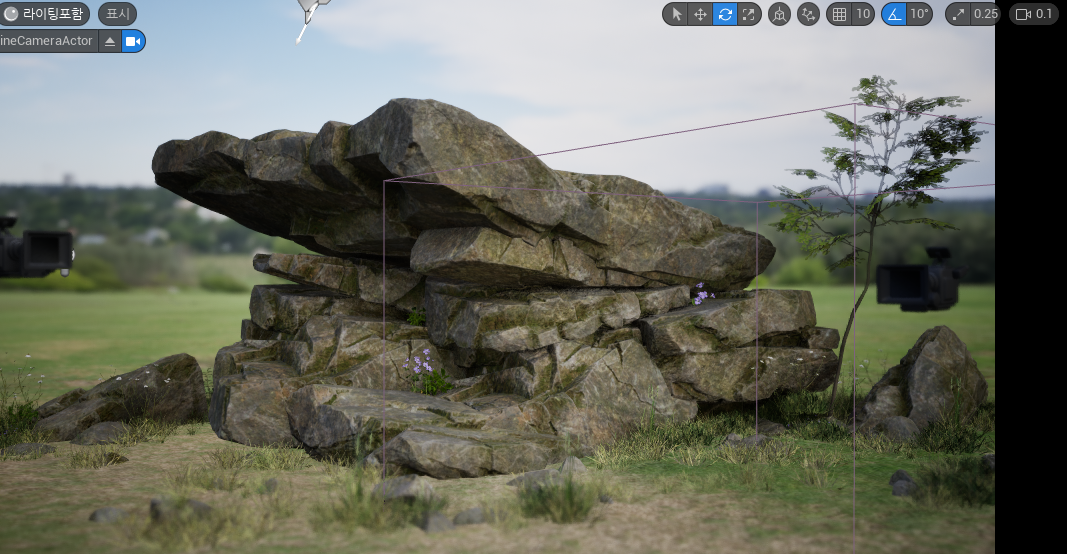Select the scale transform tool
The height and width of the screenshot is (554, 1067).
click(749, 14)
